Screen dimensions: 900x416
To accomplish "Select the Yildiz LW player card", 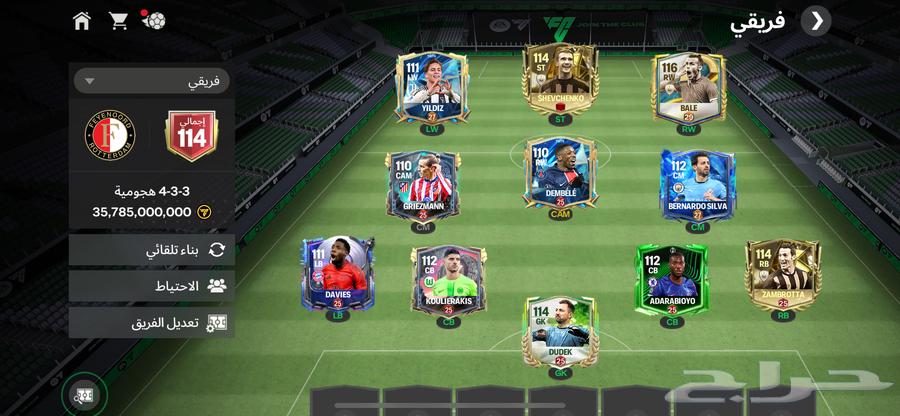I will [431, 90].
